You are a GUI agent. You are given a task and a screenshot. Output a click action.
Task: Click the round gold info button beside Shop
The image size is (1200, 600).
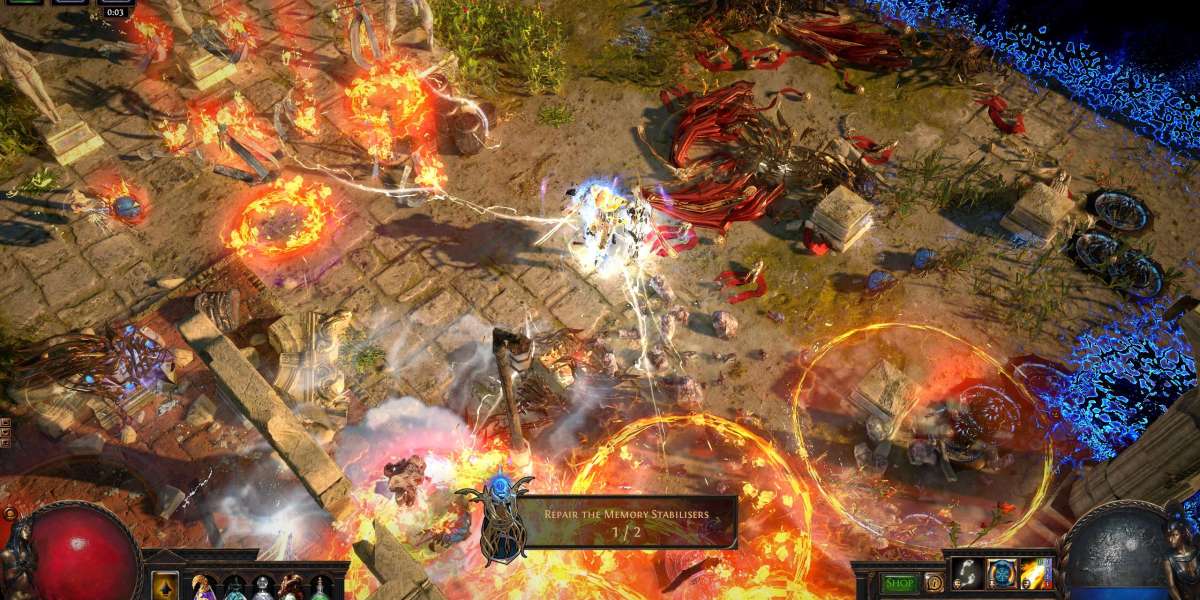coord(933,582)
